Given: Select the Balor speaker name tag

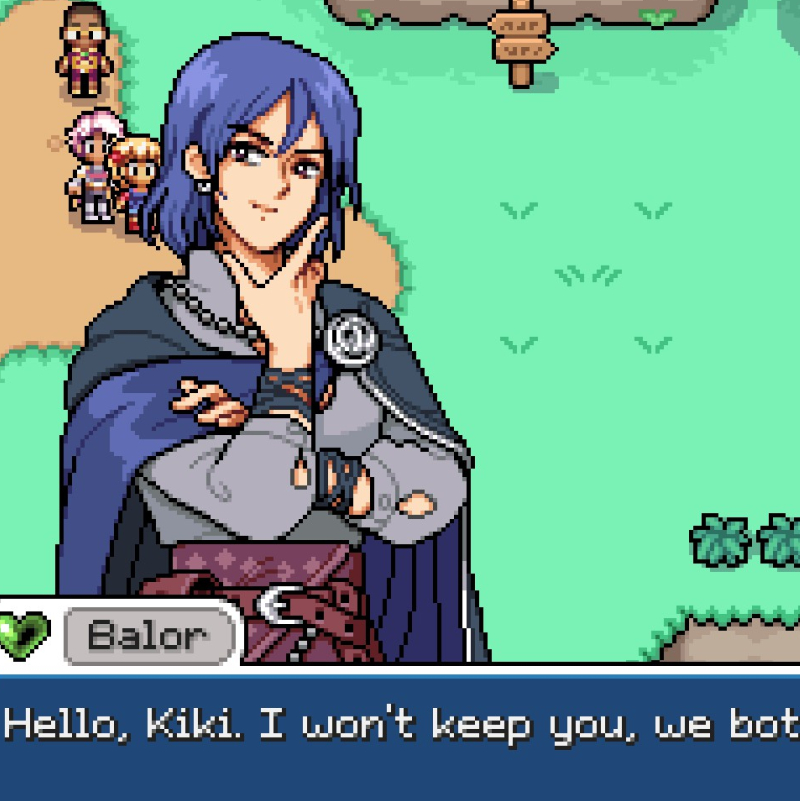Looking at the screenshot, I should (x=150, y=635).
